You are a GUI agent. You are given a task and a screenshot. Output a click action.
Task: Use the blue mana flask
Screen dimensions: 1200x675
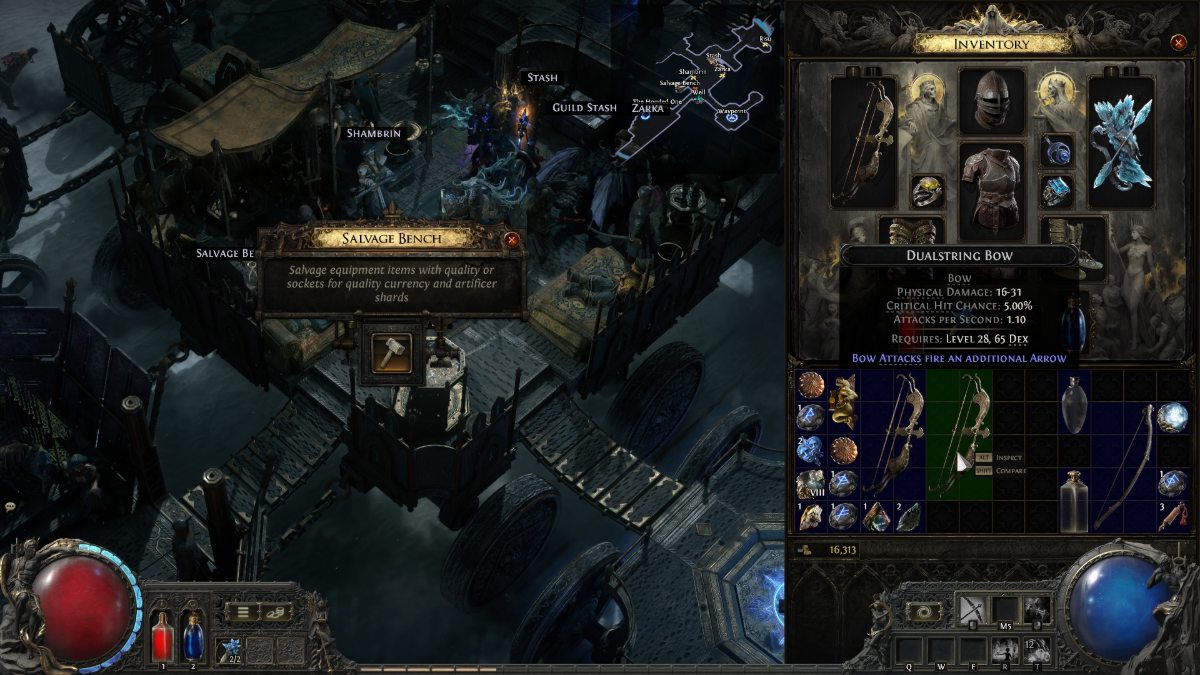pyautogui.click(x=192, y=635)
